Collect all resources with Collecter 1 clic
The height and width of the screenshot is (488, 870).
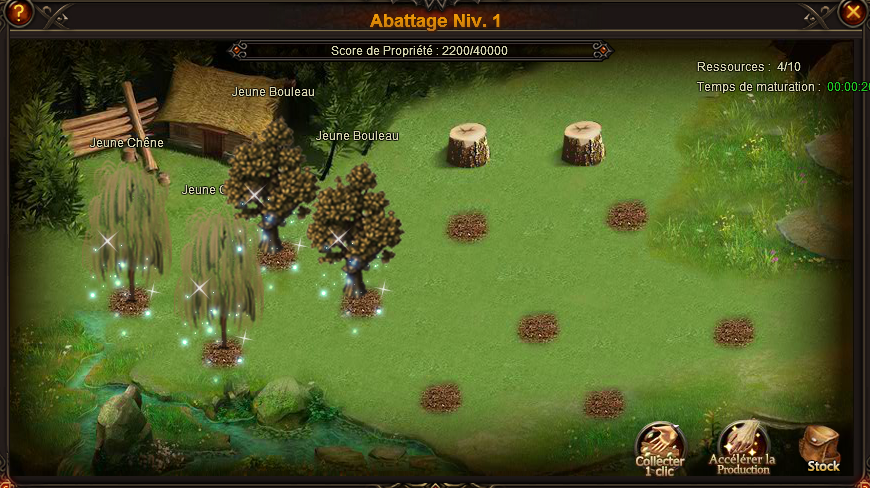[x=660, y=446]
